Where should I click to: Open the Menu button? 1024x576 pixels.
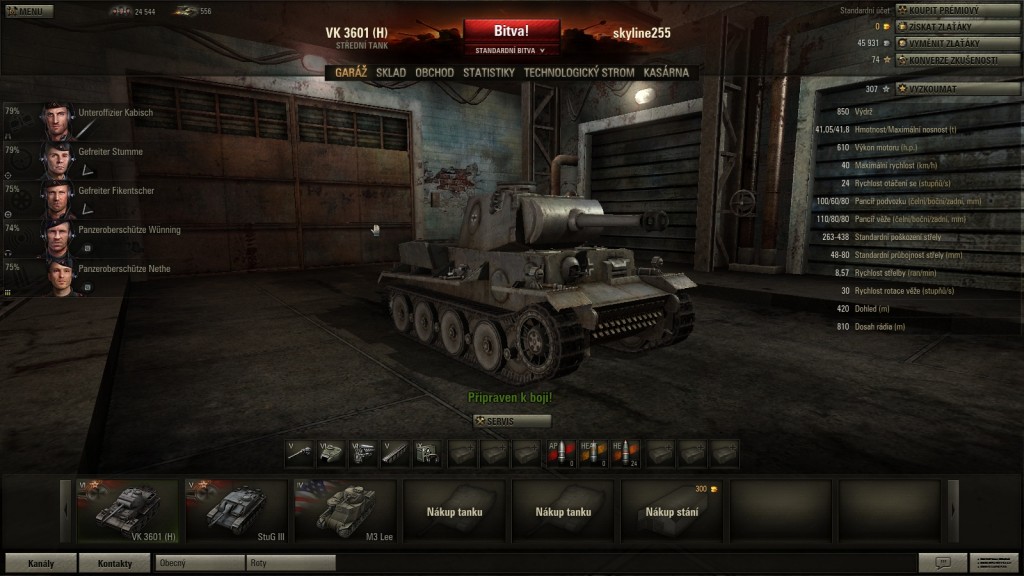(x=28, y=11)
